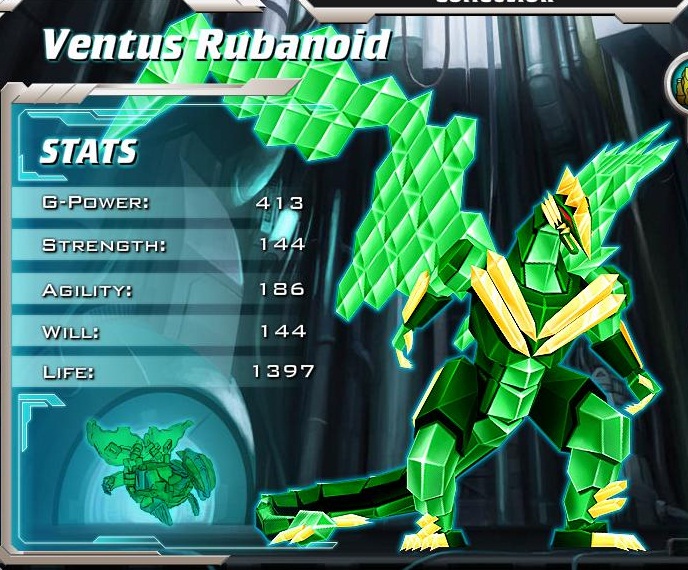
Task: Click the round yellow Bakugan icon
Action: pyautogui.click(x=681, y=80)
